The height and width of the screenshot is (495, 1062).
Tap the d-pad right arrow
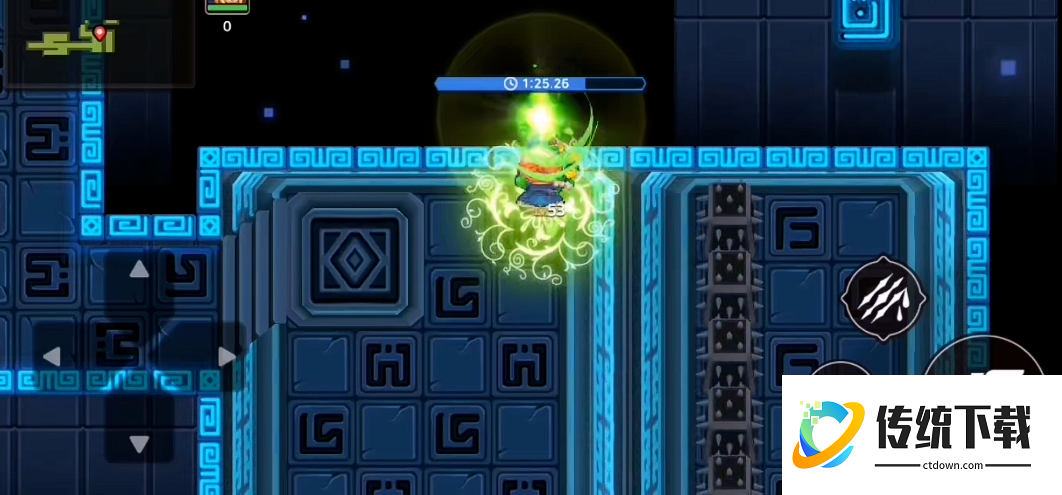pos(227,357)
